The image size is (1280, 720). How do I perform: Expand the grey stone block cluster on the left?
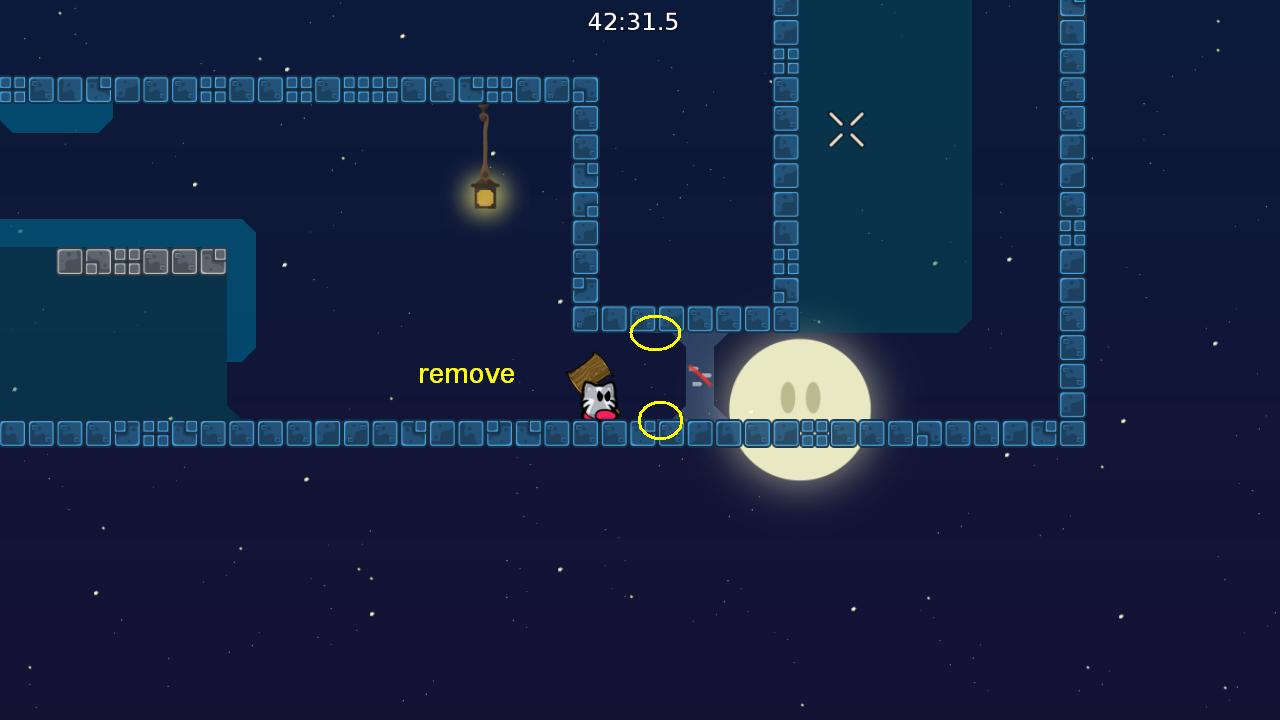click(140, 261)
